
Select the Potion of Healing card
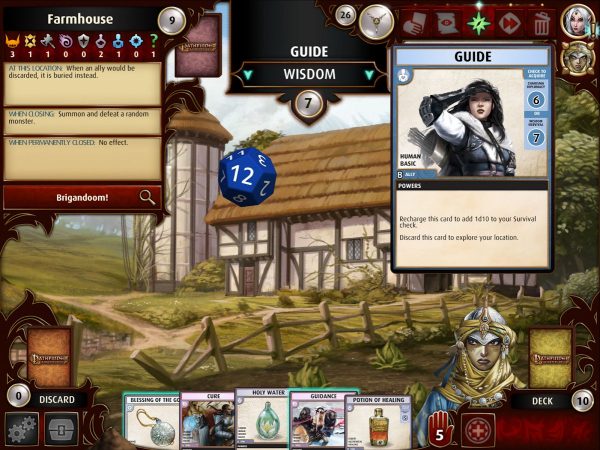tap(378, 421)
